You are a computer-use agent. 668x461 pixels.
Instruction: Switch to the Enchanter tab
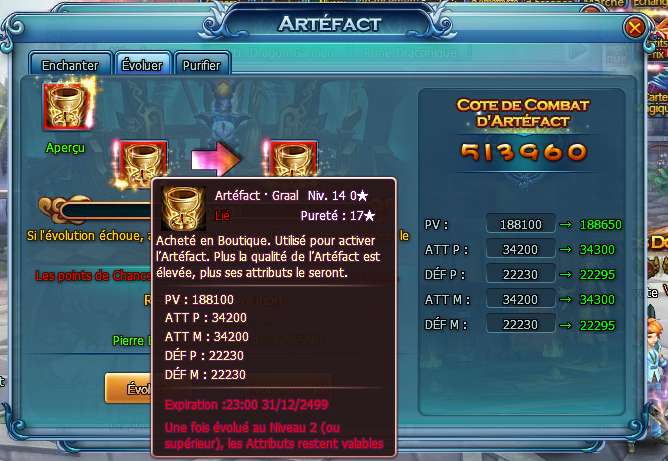click(70, 65)
